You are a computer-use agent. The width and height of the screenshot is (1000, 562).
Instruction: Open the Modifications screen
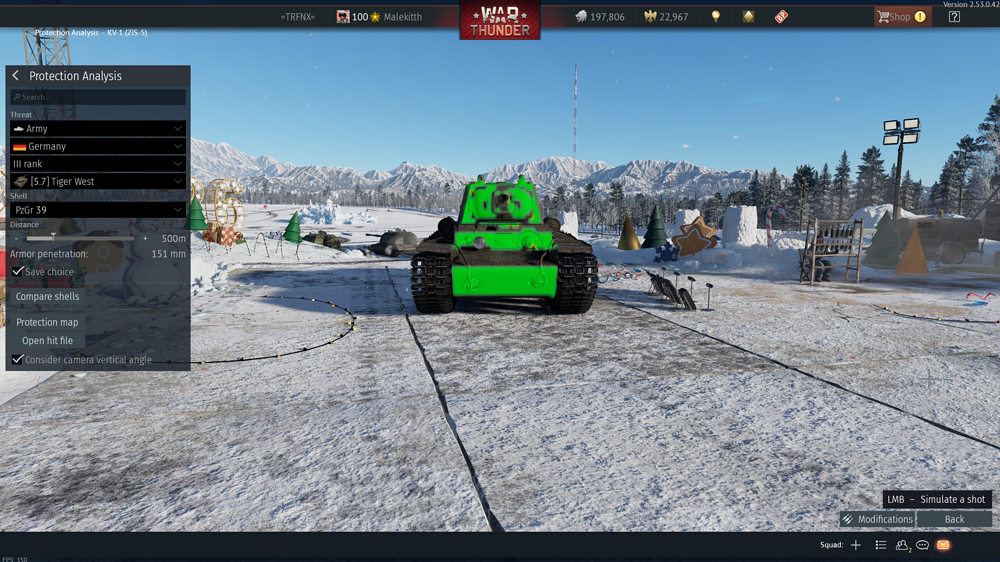point(877,519)
